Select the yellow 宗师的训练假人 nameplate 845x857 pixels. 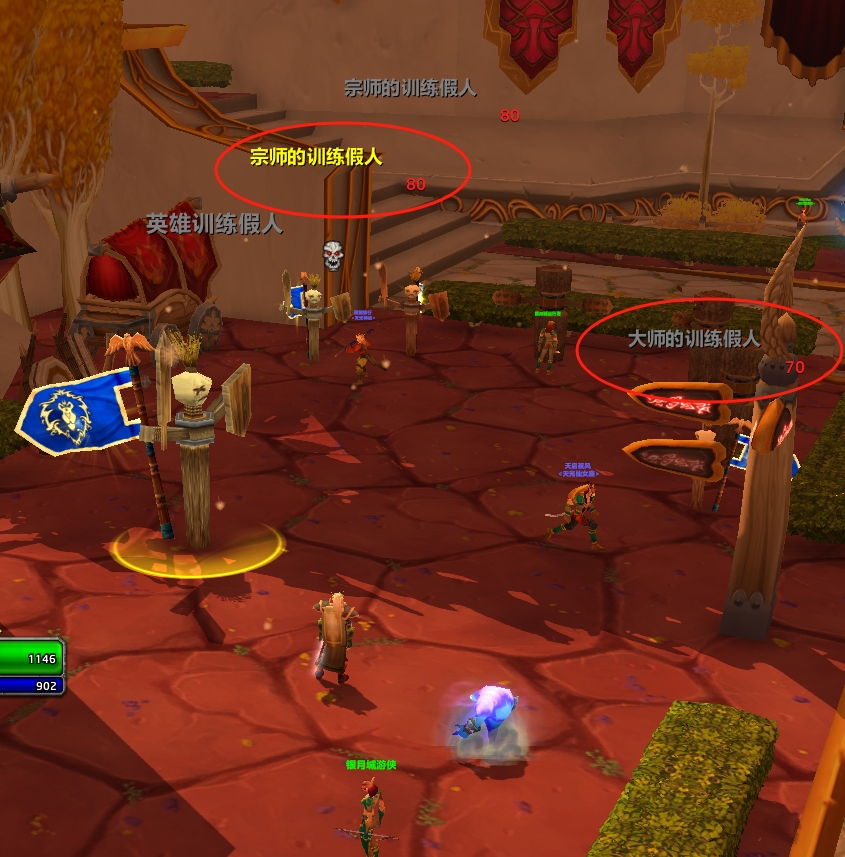(316, 158)
